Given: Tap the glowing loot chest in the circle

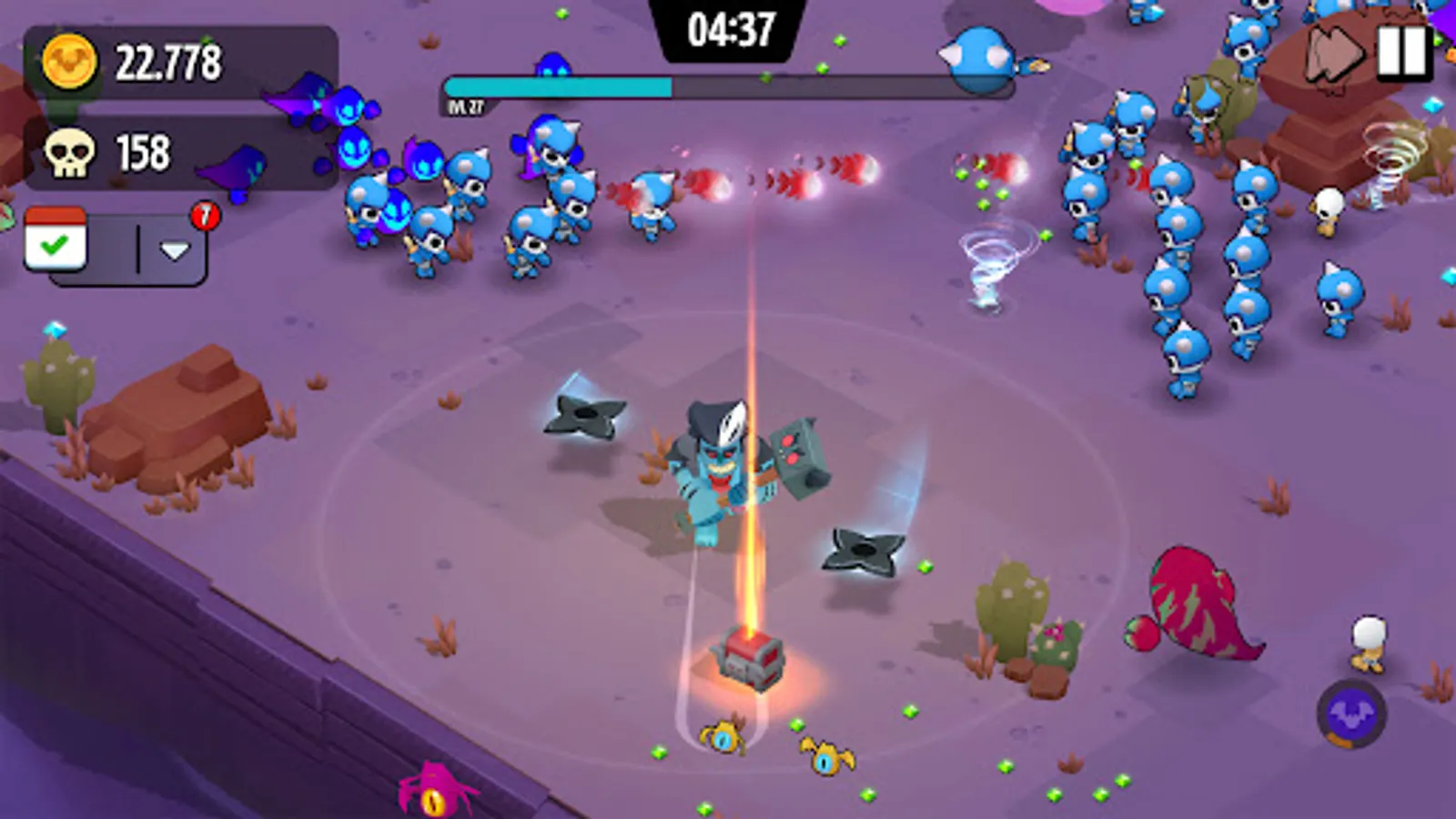Looking at the screenshot, I should pos(746,660).
